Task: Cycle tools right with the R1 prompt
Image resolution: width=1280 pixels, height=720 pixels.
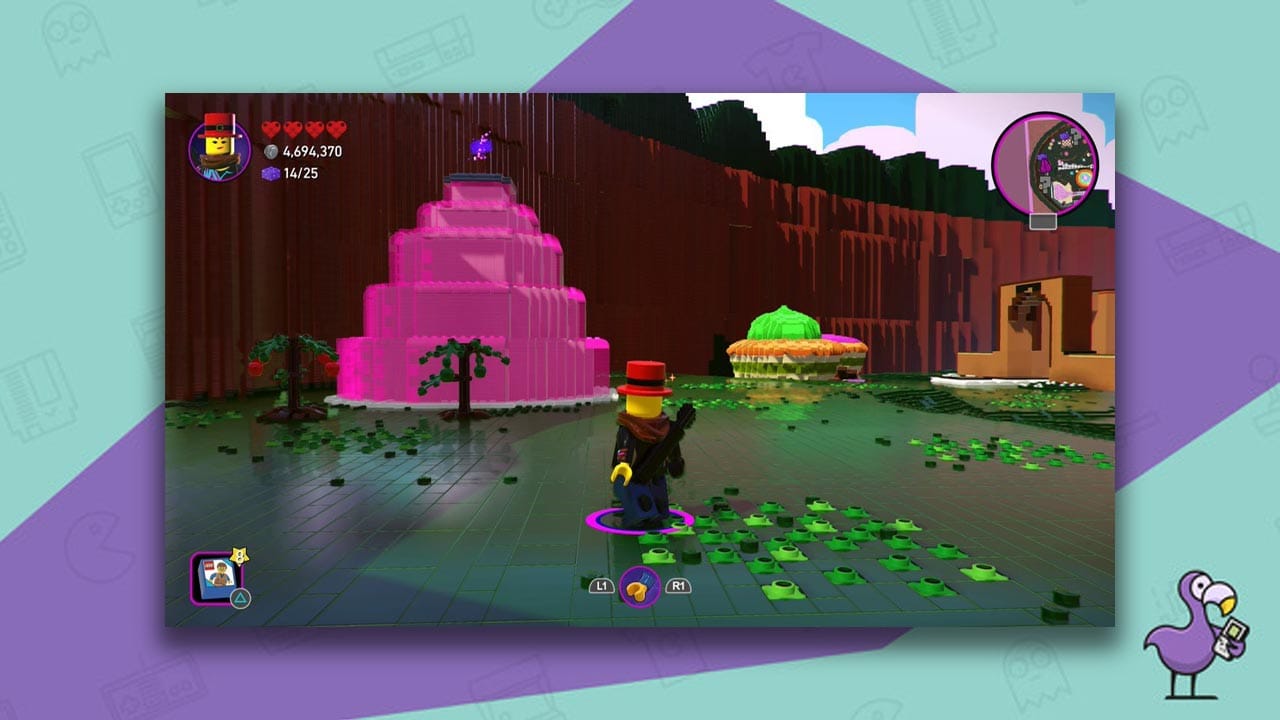Action: [x=678, y=588]
